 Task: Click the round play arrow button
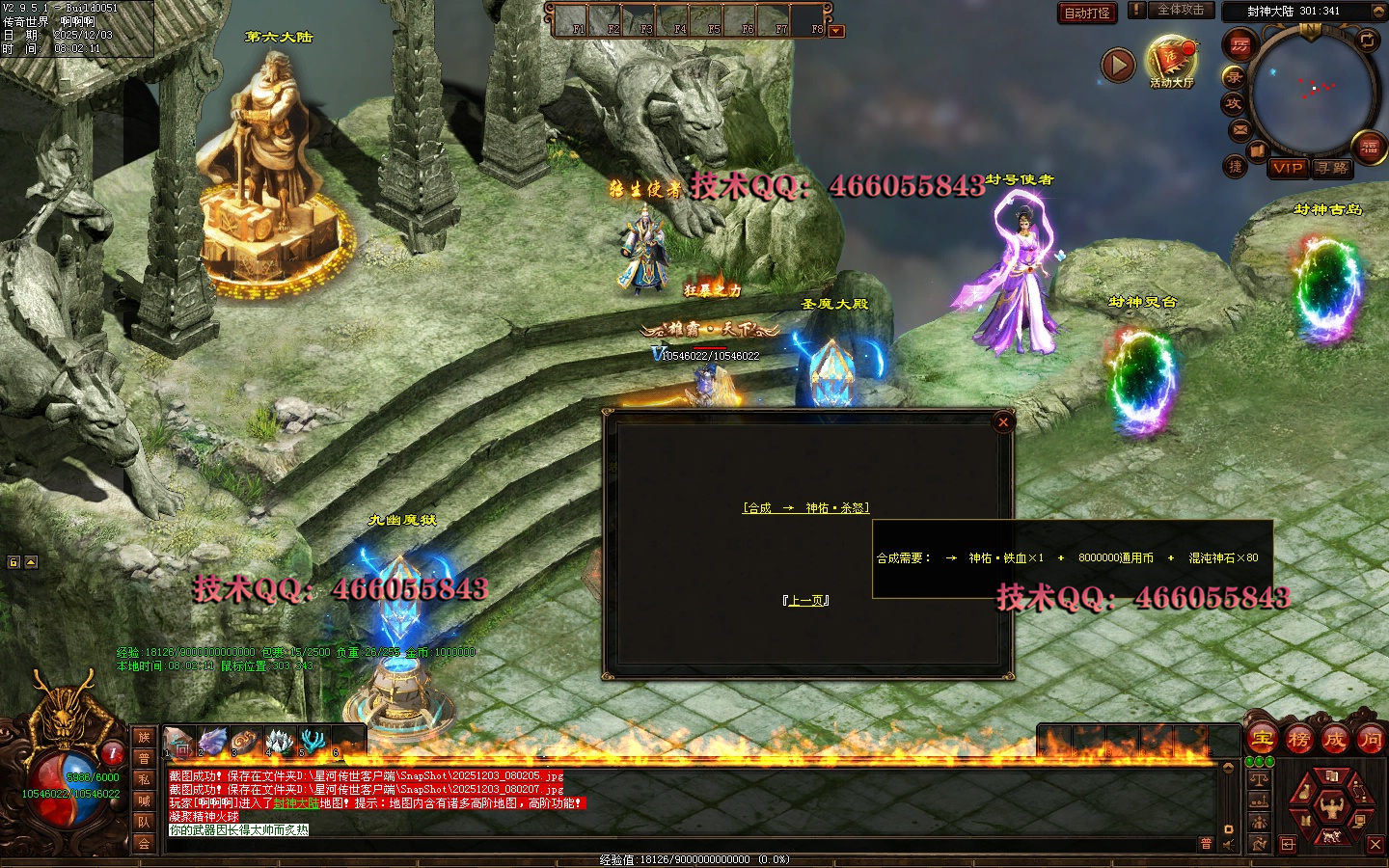[1118, 65]
